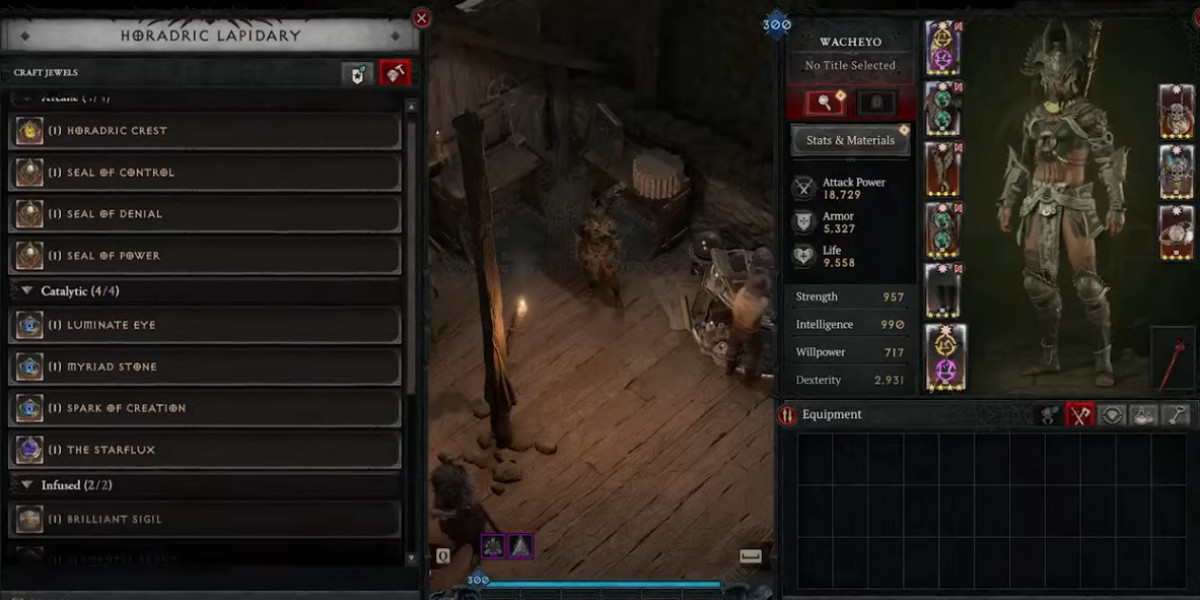This screenshot has height=600, width=1200.
Task: Select the equipped red staff weapon slot
Action: 1172,360
